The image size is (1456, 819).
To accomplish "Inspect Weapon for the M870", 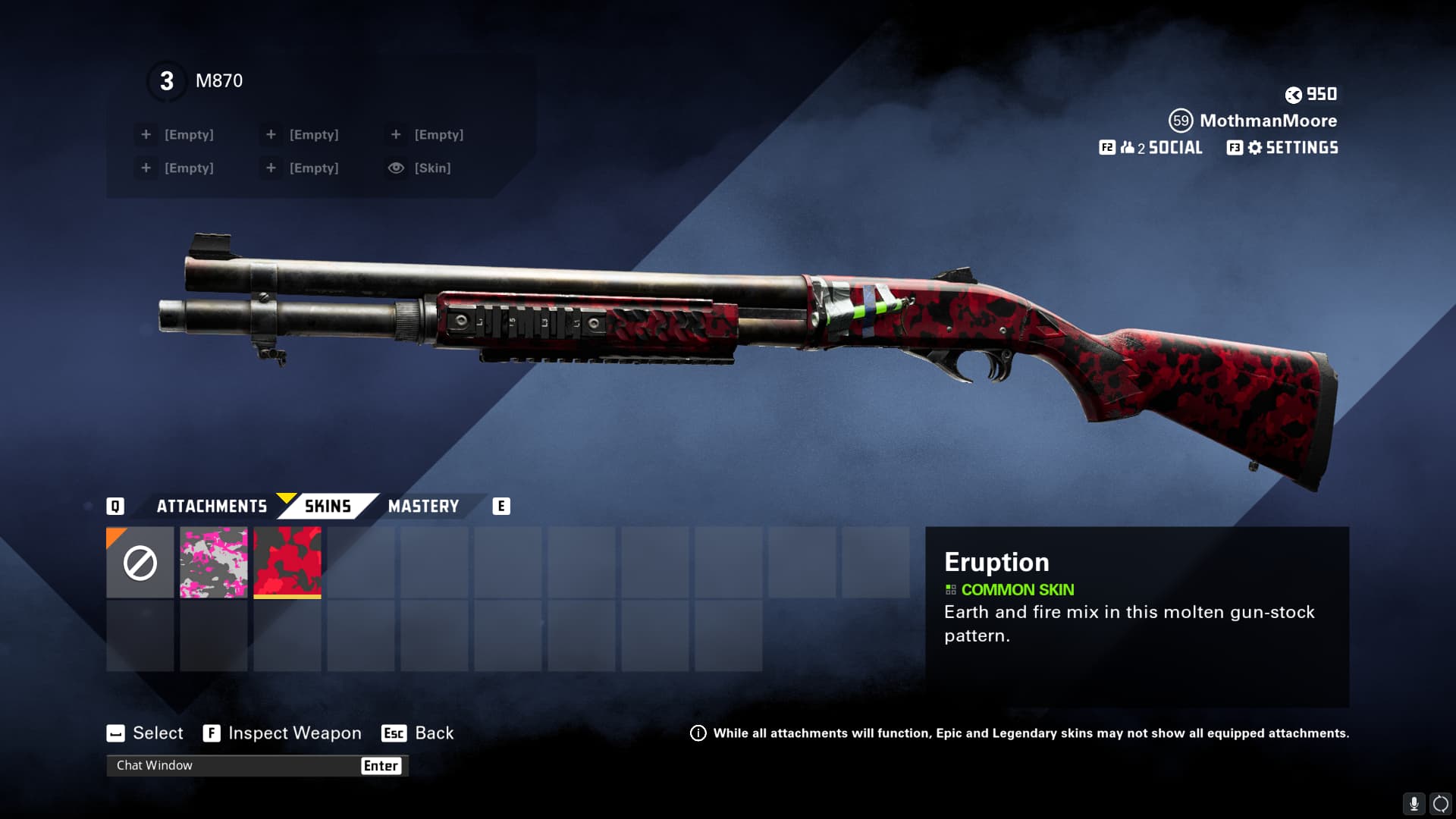I will tap(293, 733).
